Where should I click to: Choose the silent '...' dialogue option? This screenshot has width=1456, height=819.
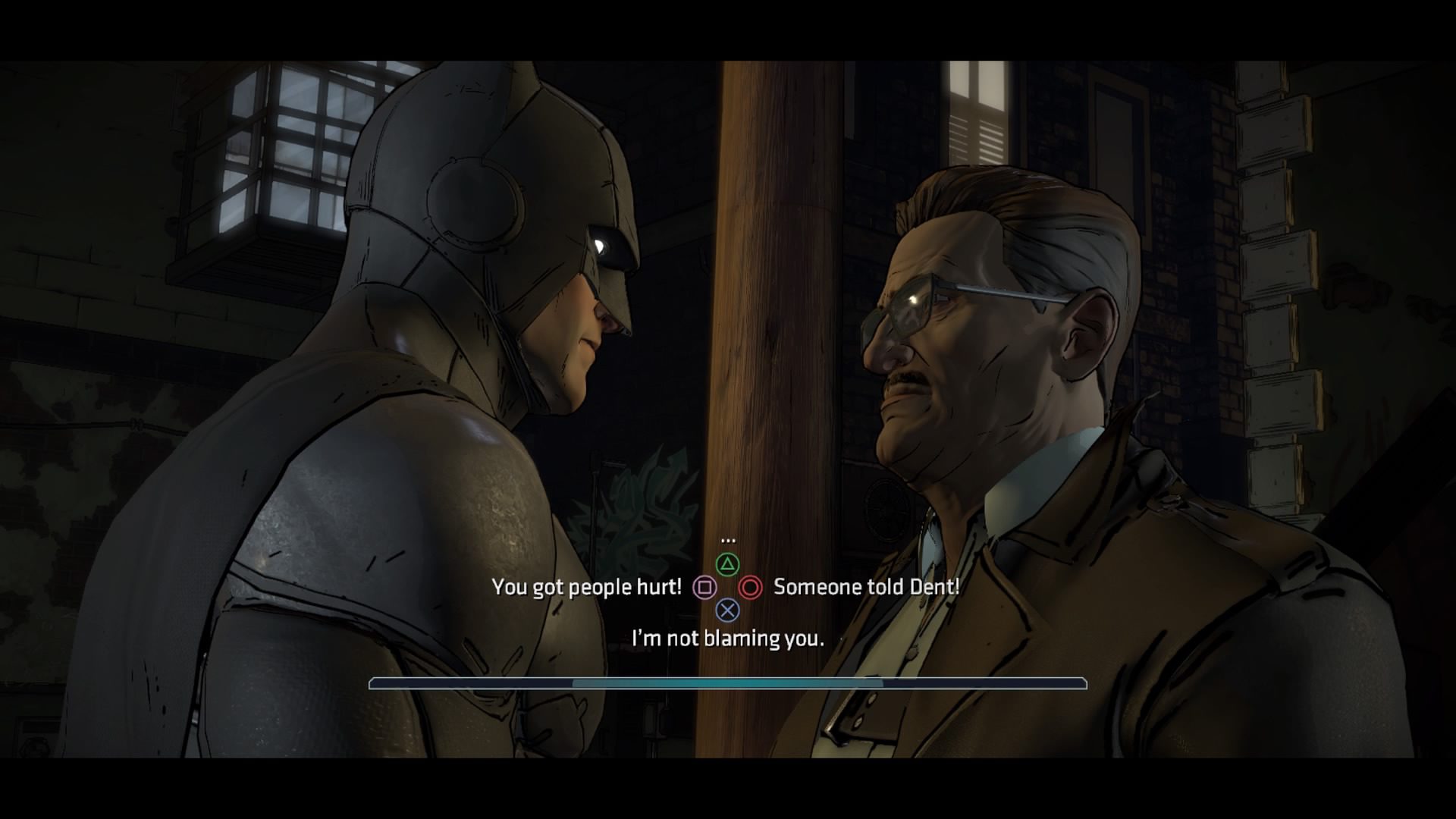coord(729,540)
